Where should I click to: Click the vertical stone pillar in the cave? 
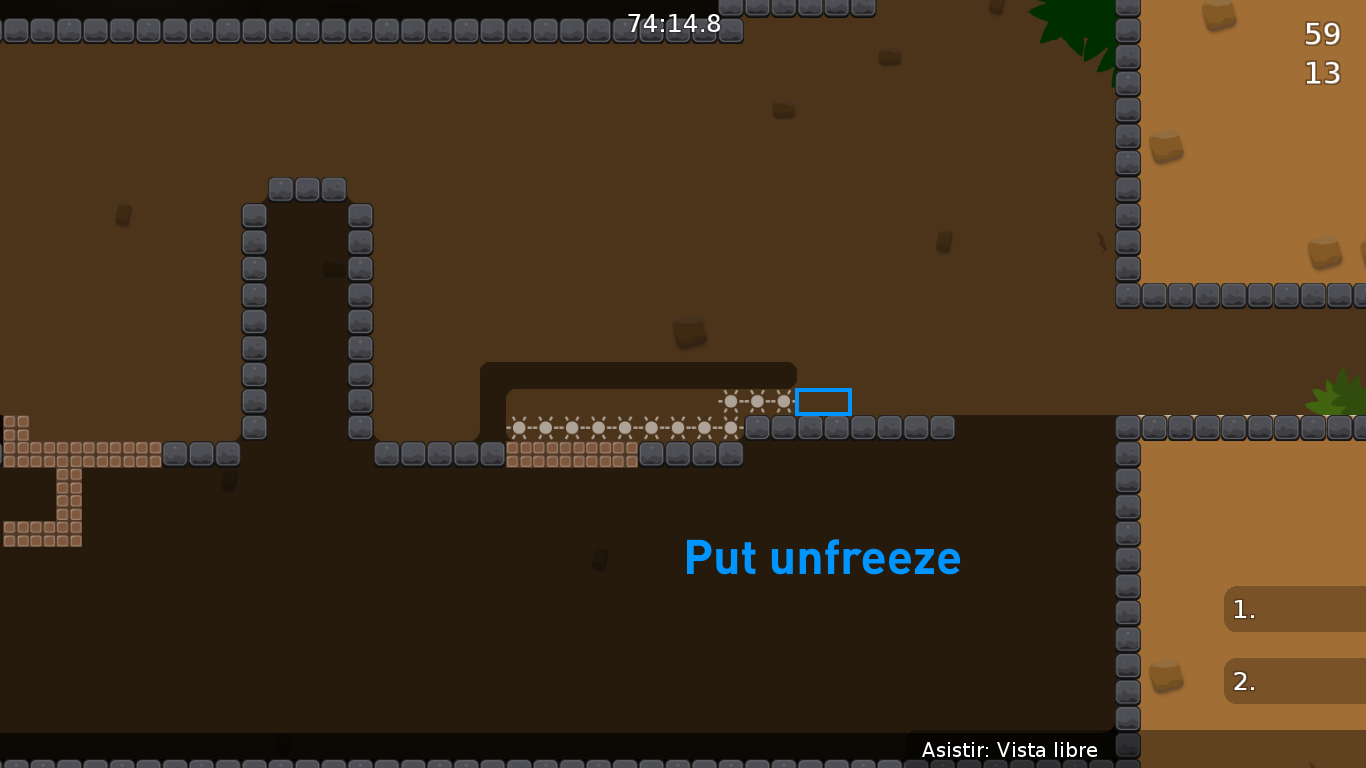pos(254,320)
